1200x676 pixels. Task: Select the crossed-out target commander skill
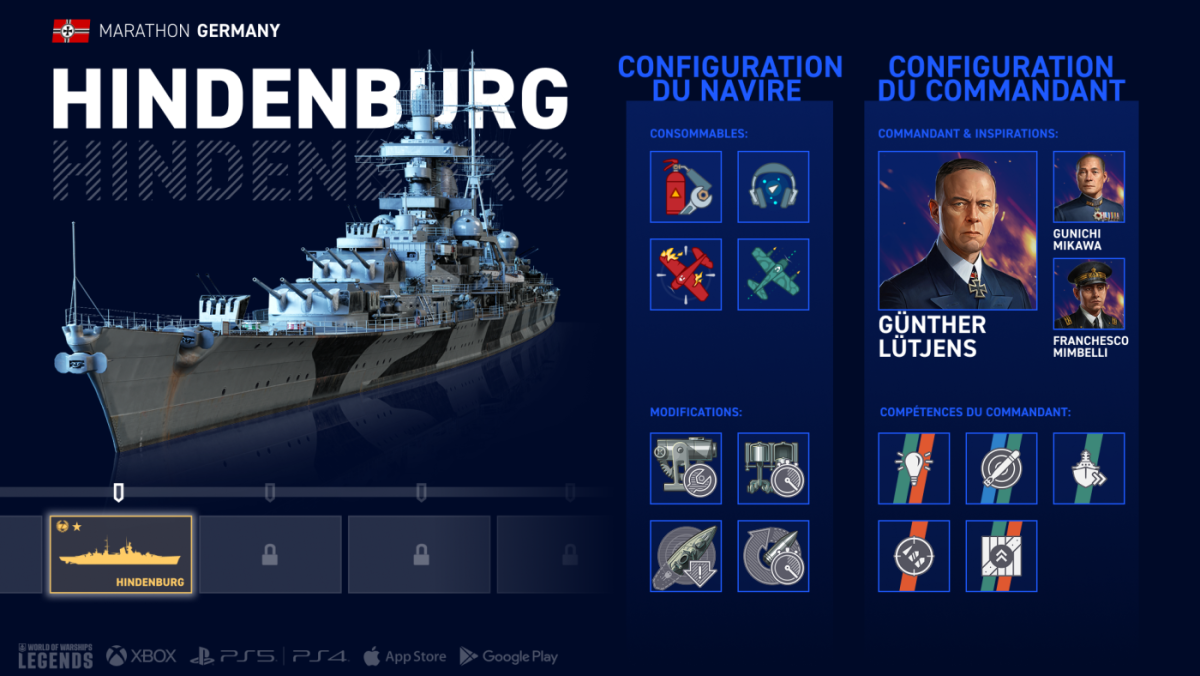pyautogui.click(x=1001, y=468)
